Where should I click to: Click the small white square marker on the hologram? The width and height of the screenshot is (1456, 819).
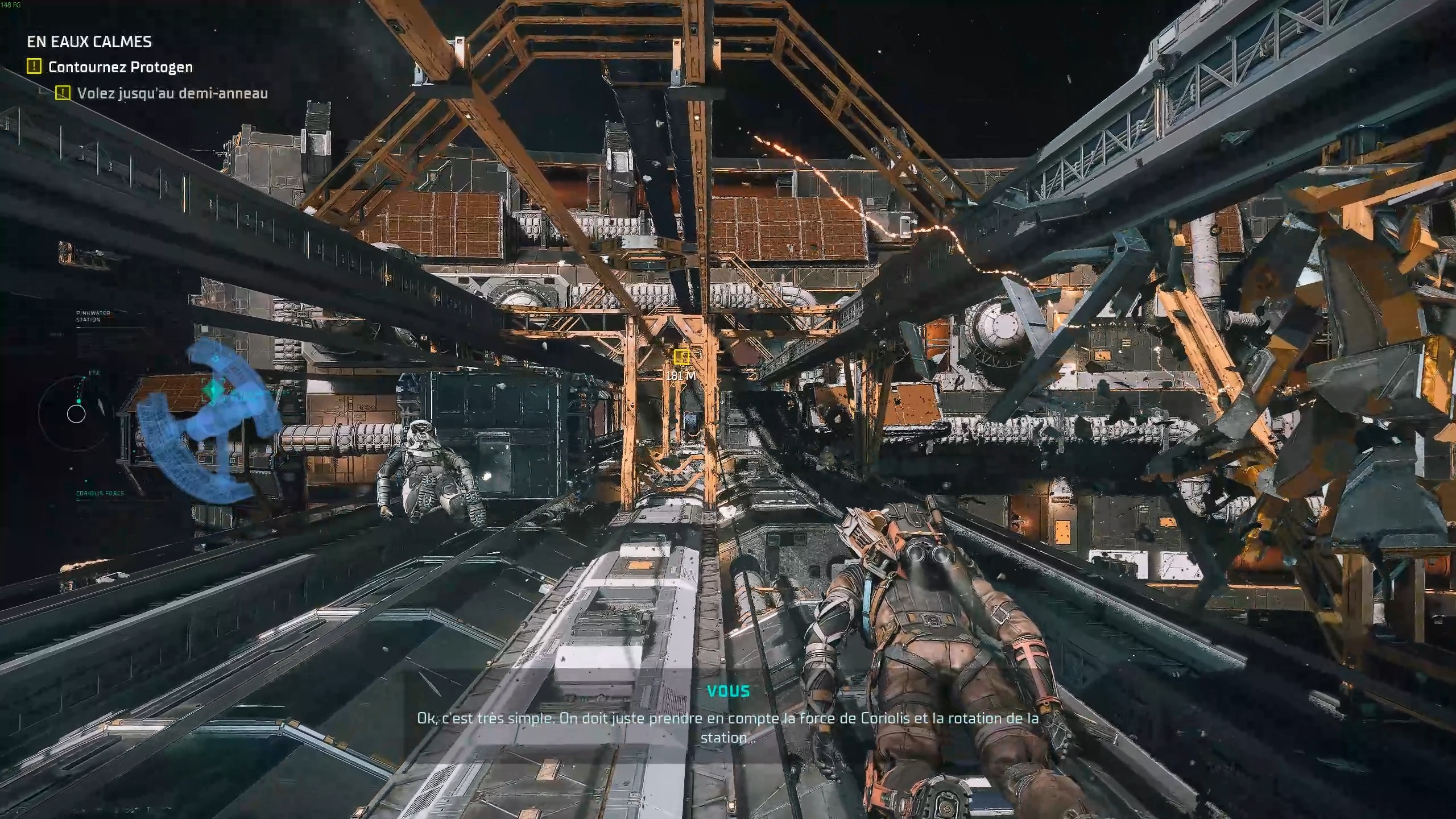point(216,359)
